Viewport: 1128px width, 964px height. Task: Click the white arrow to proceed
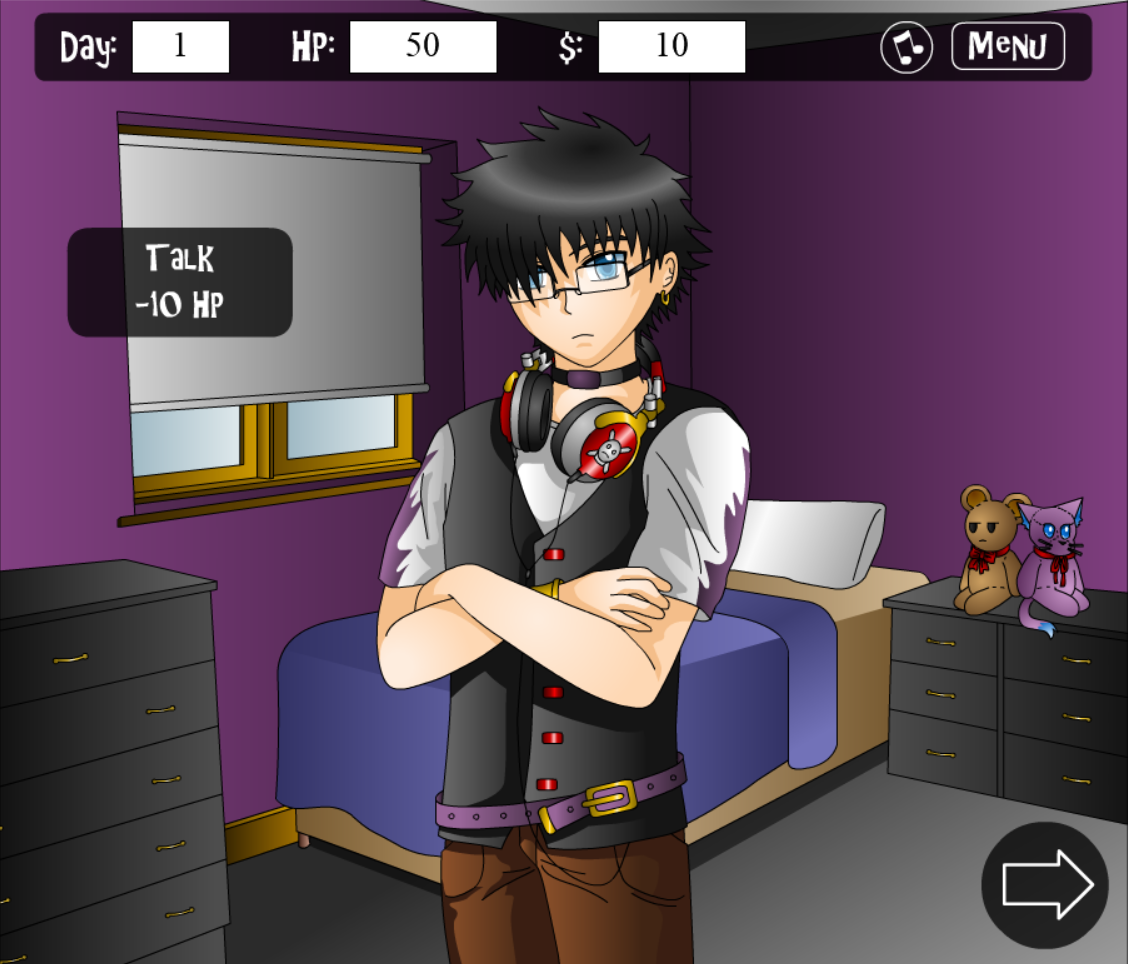pyautogui.click(x=1046, y=884)
